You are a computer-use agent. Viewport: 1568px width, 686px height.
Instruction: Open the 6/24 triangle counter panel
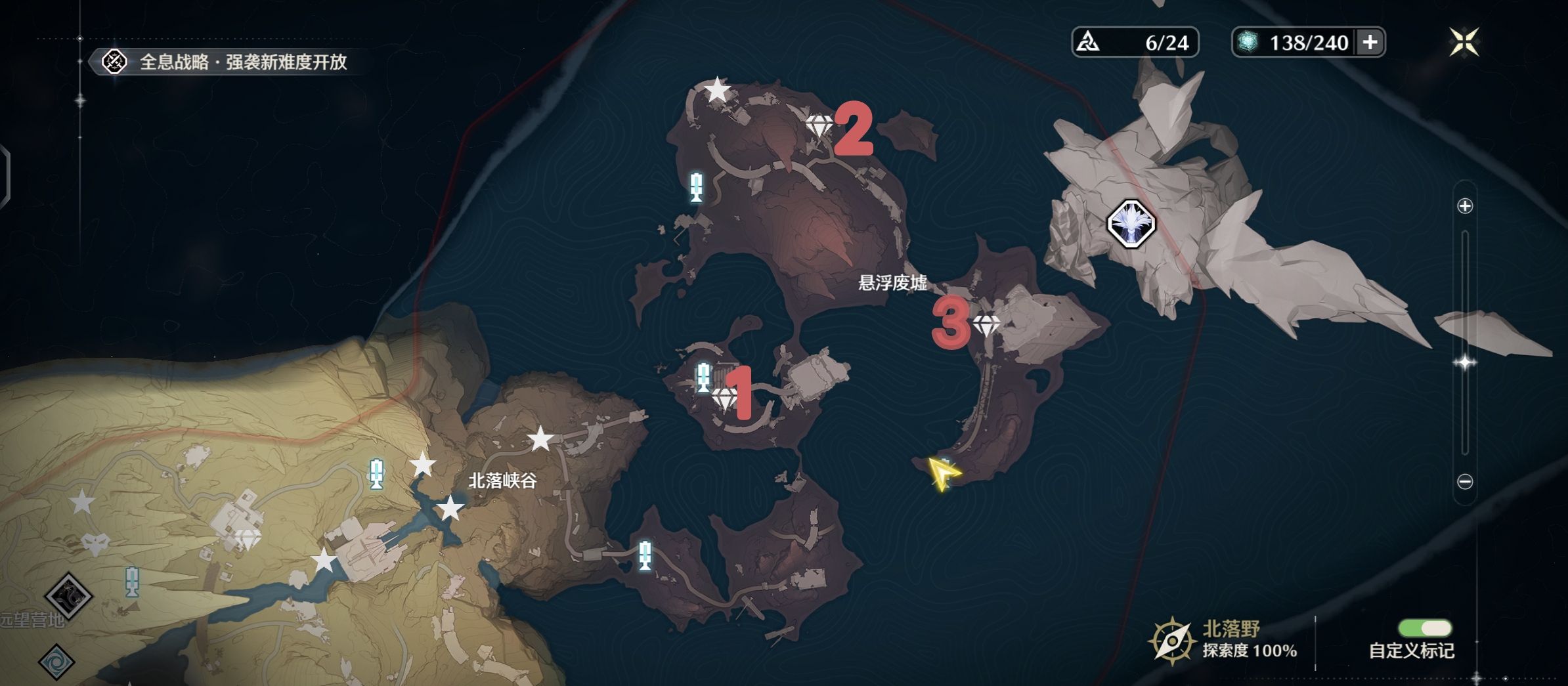[x=1135, y=43]
